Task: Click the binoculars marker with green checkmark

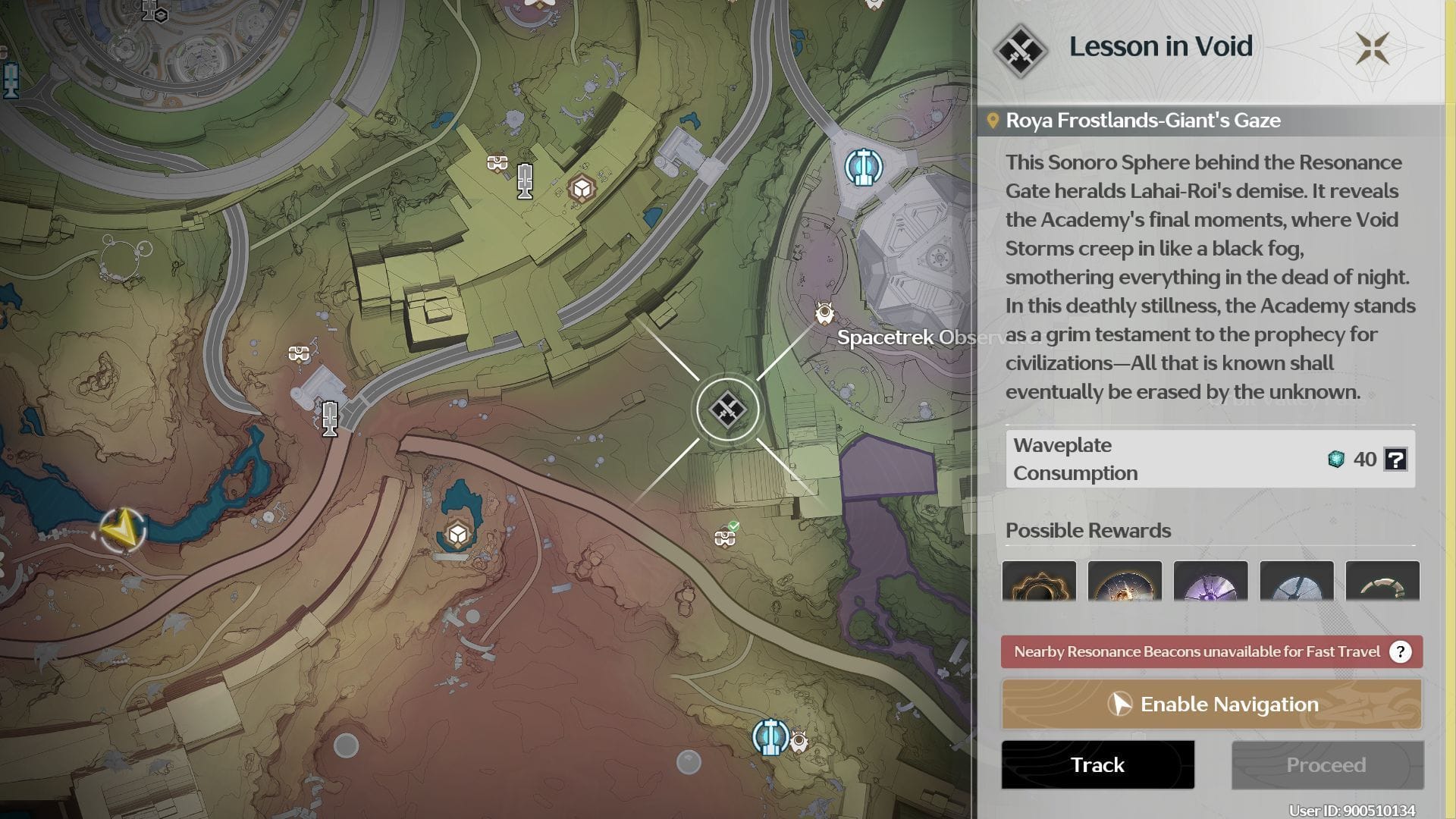Action: click(x=725, y=537)
